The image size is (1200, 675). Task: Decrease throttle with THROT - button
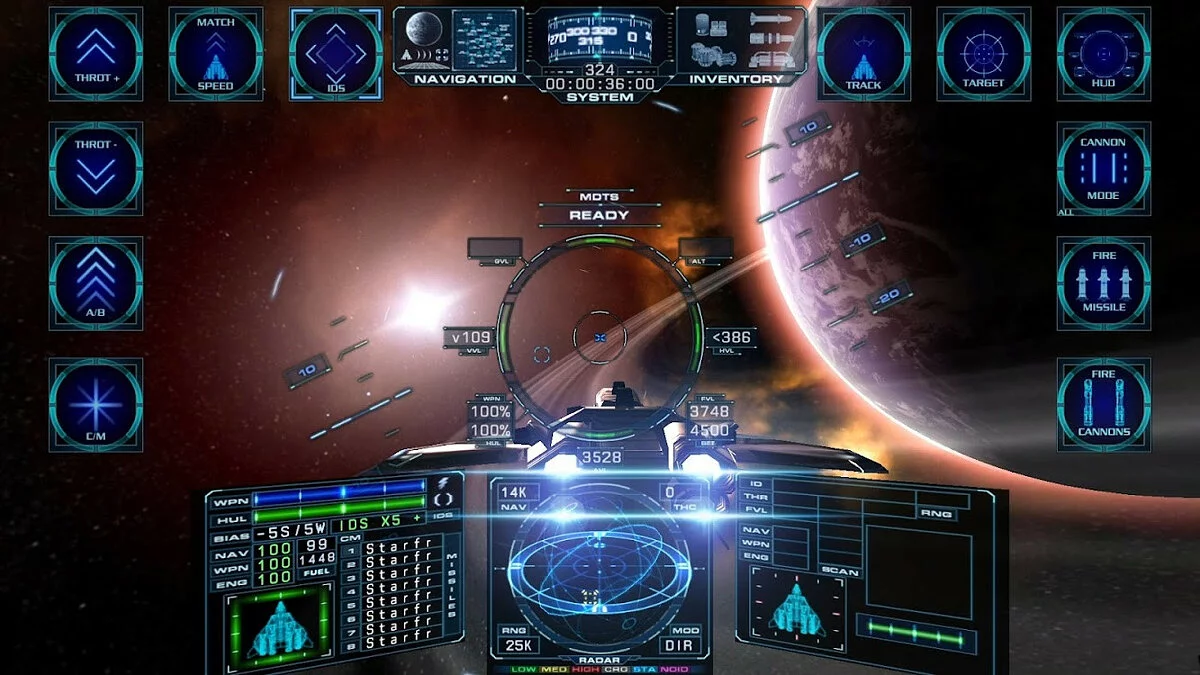(96, 168)
